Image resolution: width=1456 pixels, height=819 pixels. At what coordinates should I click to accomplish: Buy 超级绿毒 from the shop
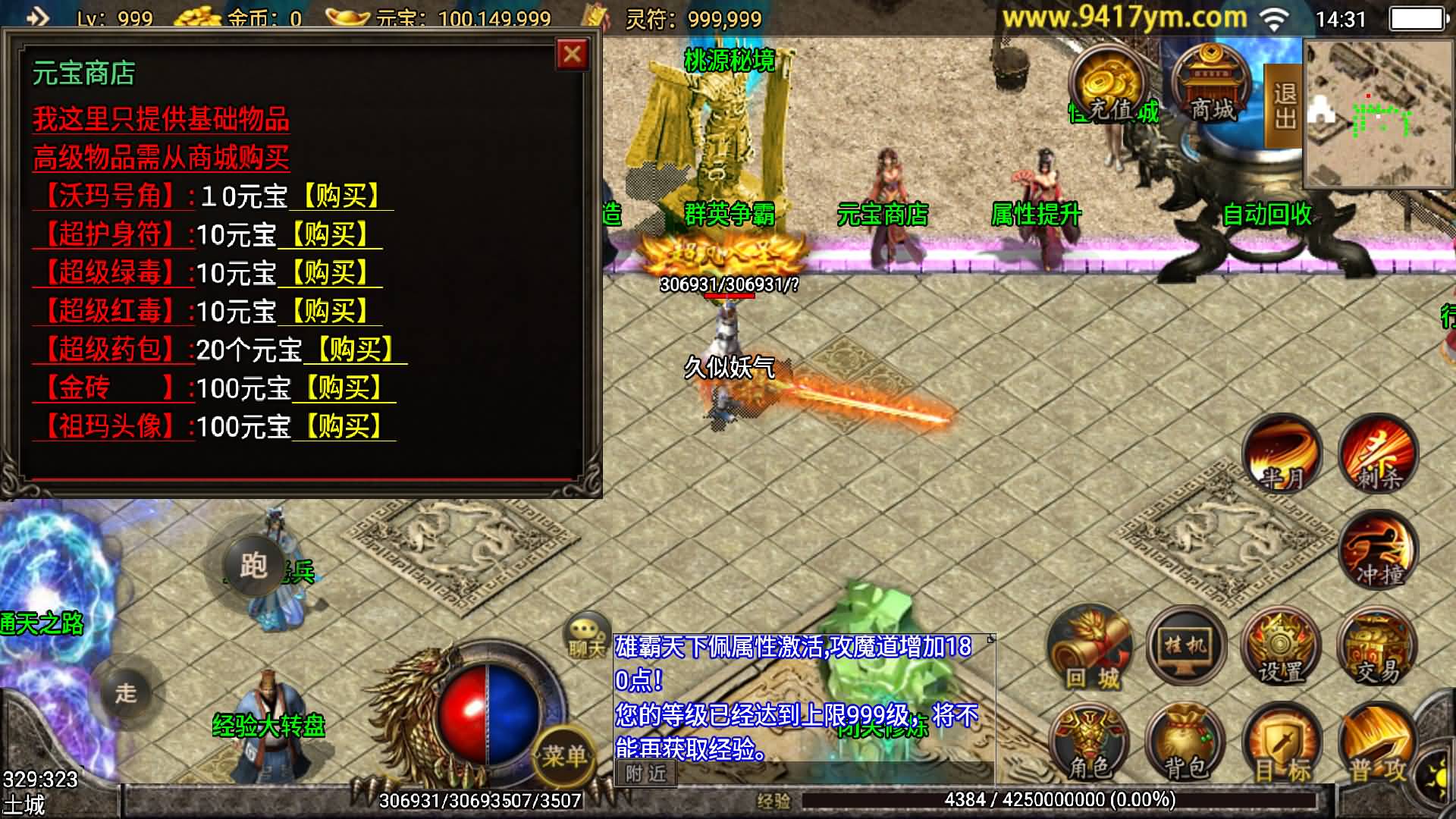click(x=330, y=273)
